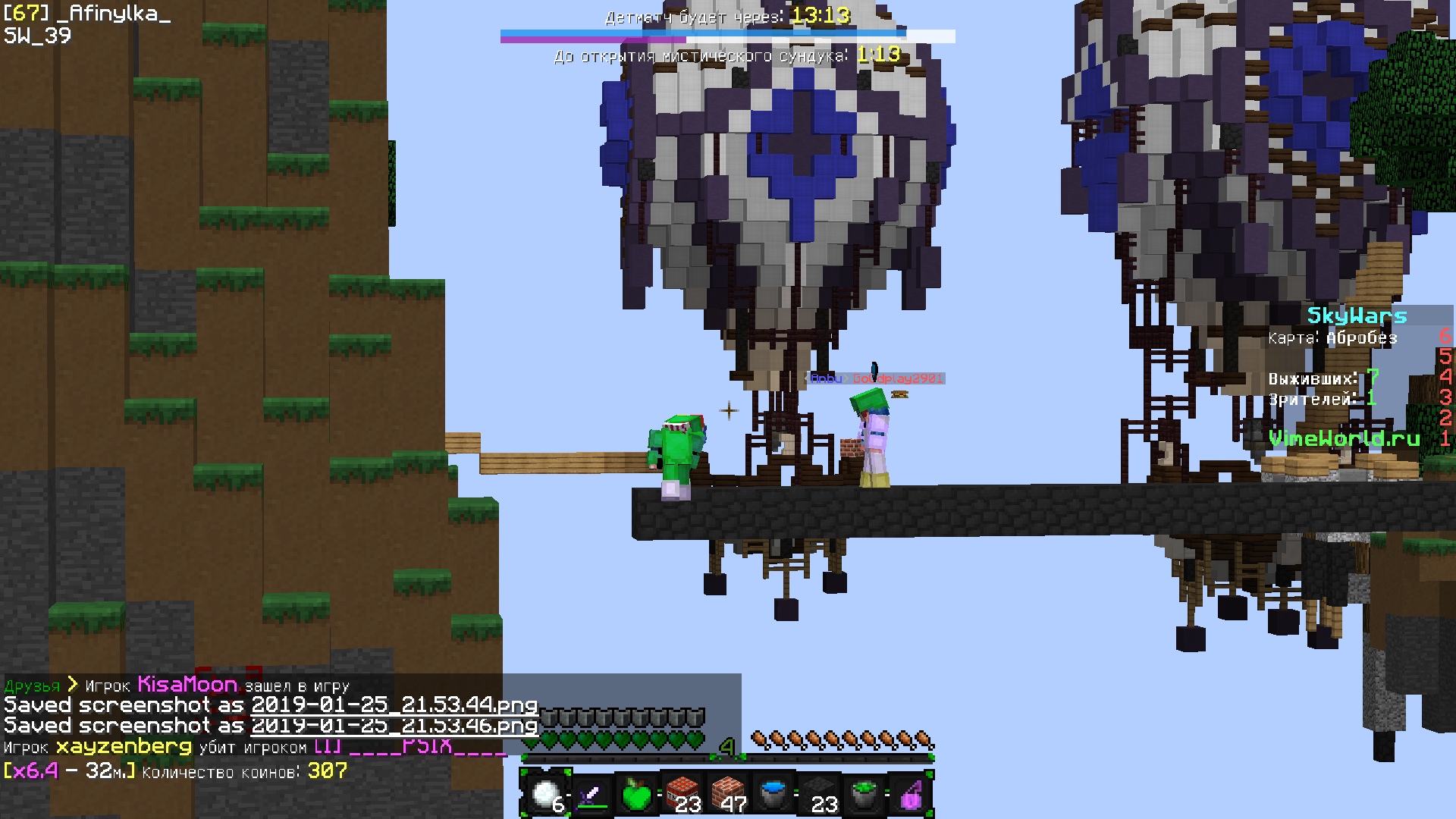Click KisaMoon player name in chat
The height and width of the screenshot is (819, 1456).
pos(187,684)
